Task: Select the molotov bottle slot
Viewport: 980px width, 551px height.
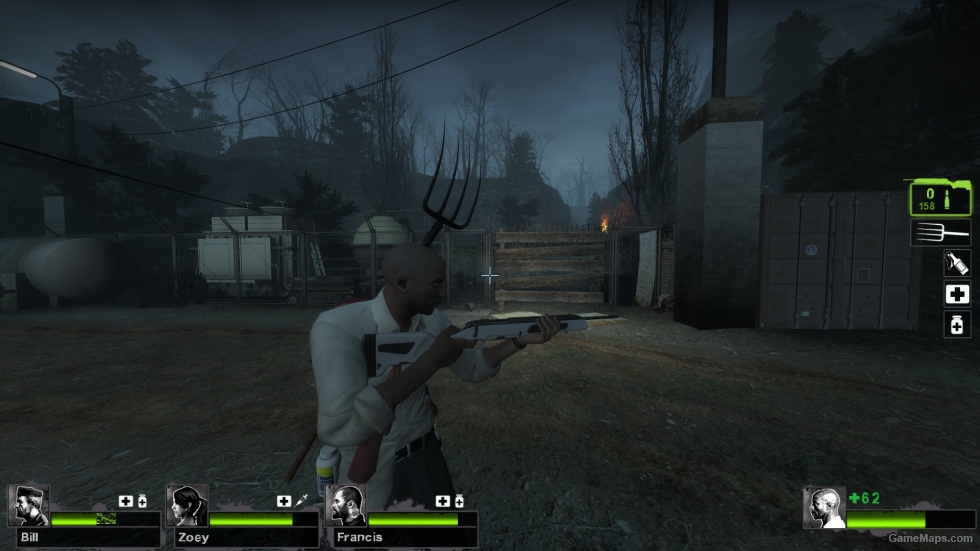Action: [x=957, y=264]
